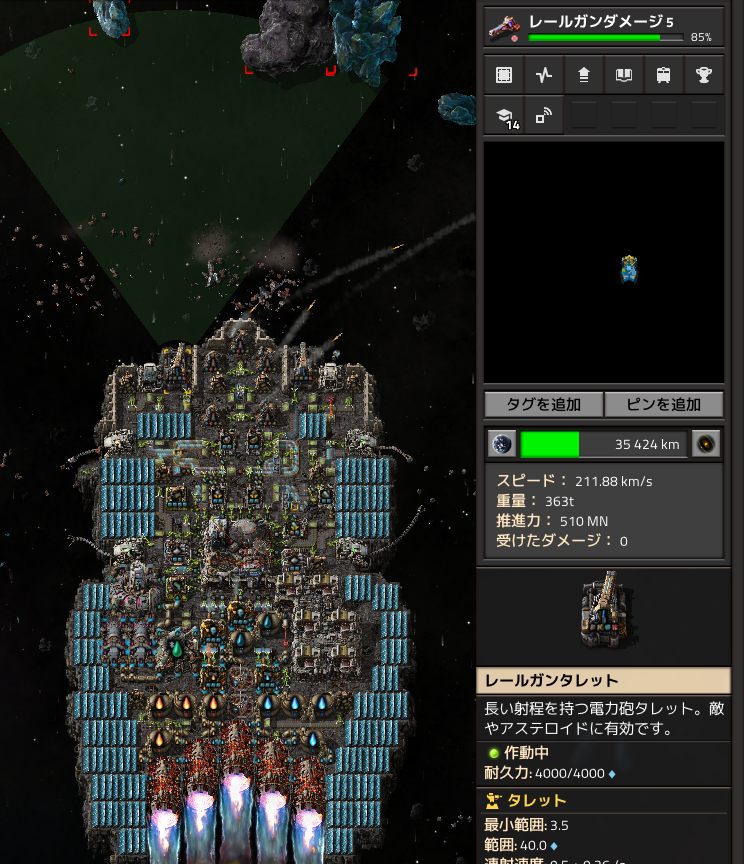Click the minimap showing the space platform
Screen dimensions: 744x864
pos(603,262)
